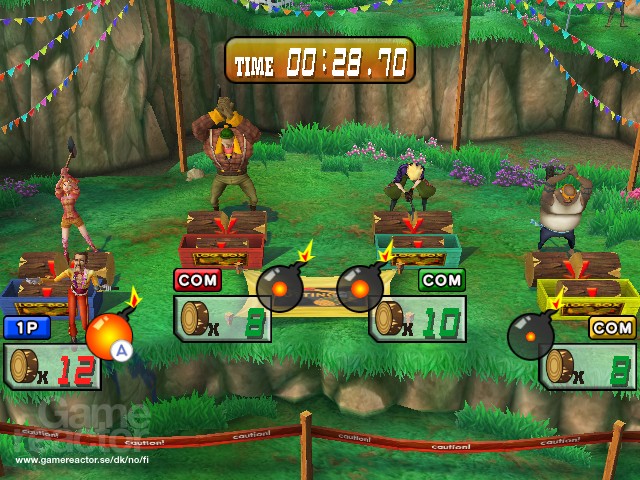Screen dimensions: 640x480
Task: Click the yellow COM player badge
Action: [612, 328]
